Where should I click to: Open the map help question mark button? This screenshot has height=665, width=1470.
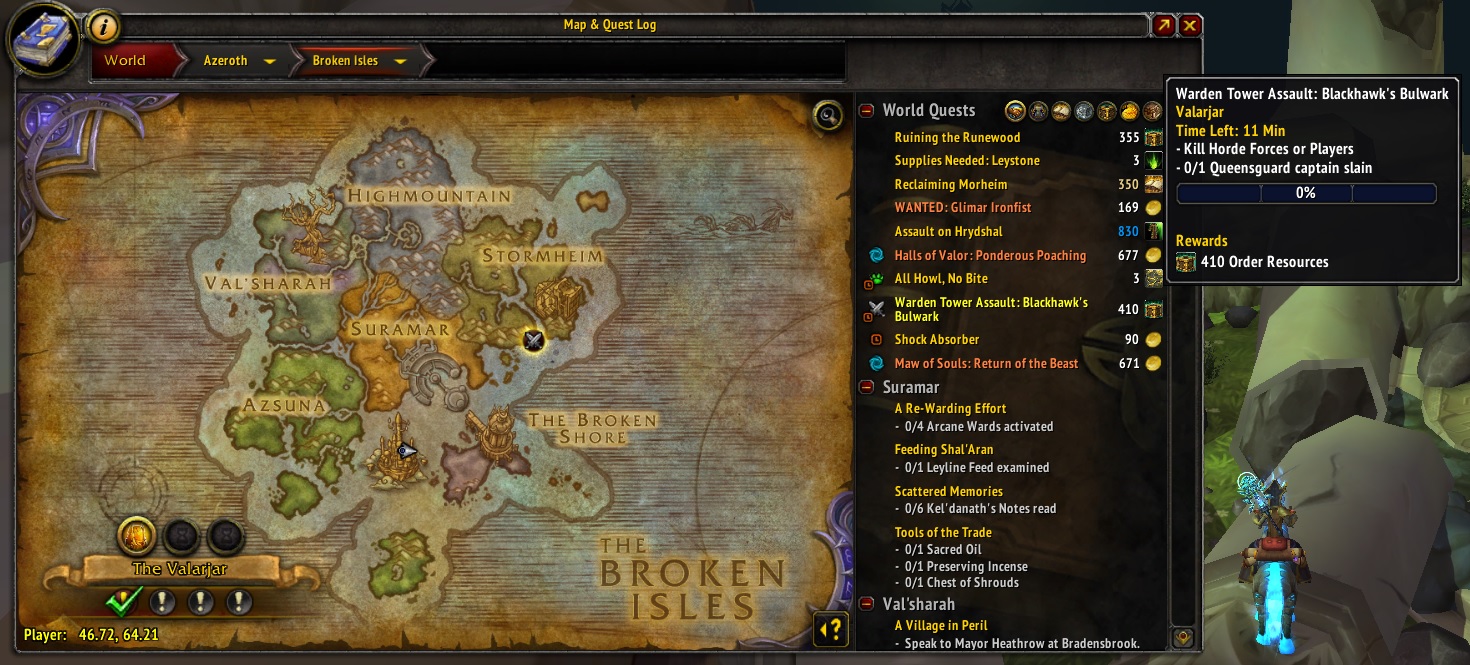point(831,629)
